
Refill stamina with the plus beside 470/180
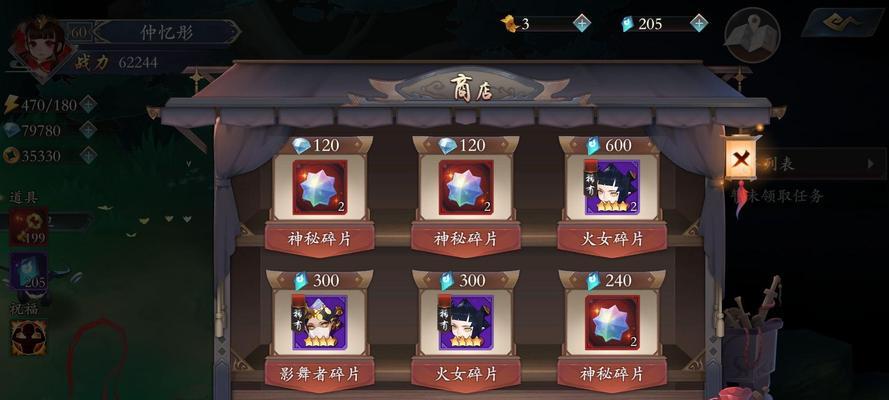89,104
